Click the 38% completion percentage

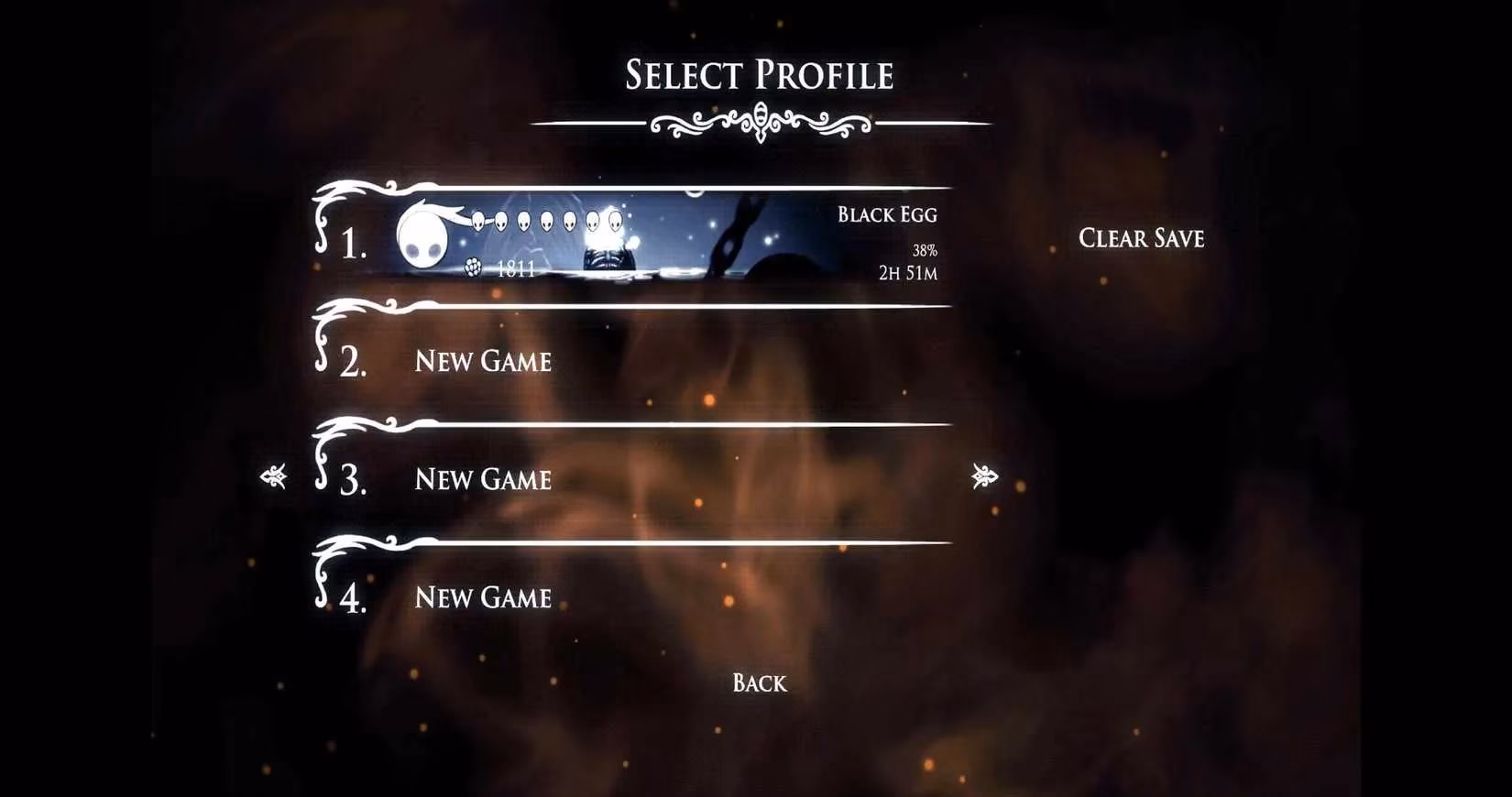[925, 248]
